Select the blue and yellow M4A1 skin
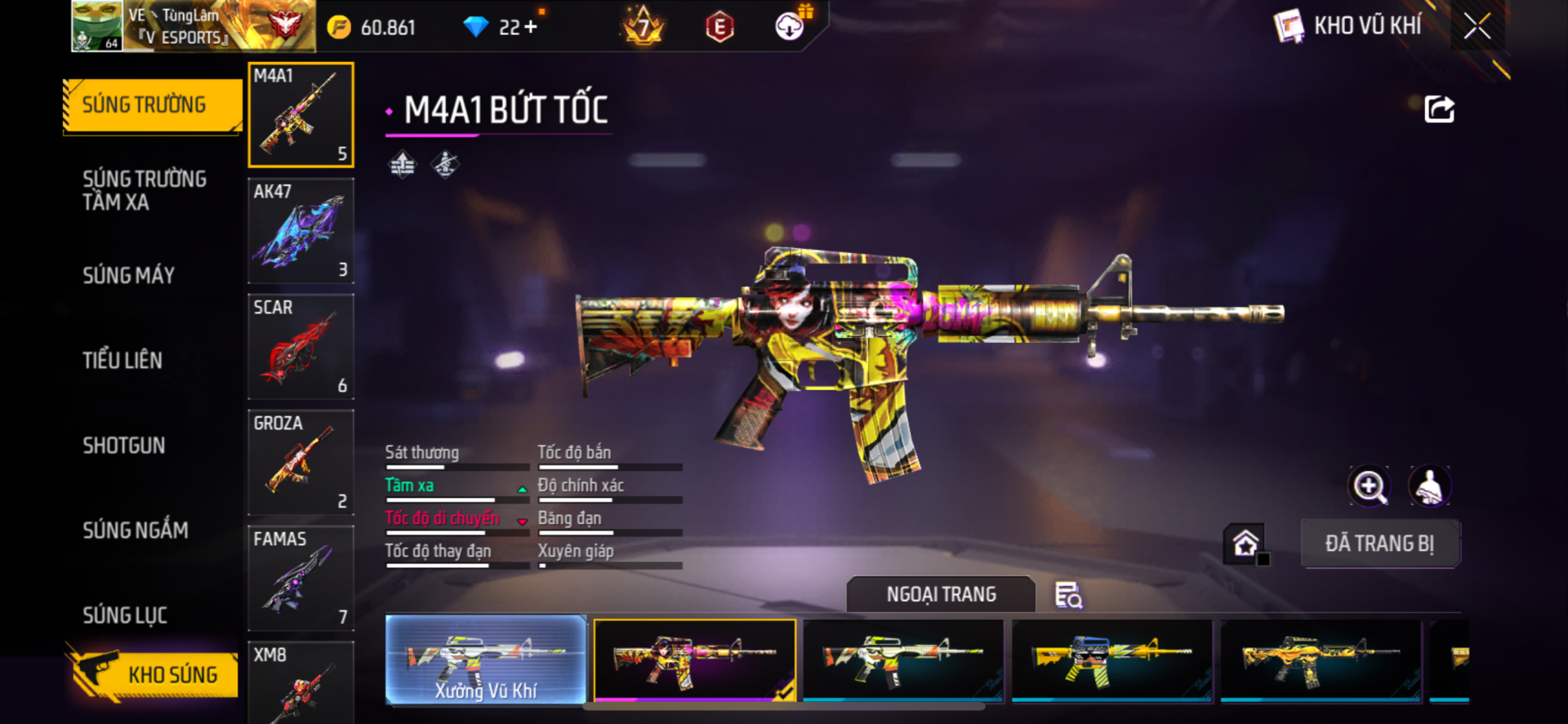 pos(1111,660)
